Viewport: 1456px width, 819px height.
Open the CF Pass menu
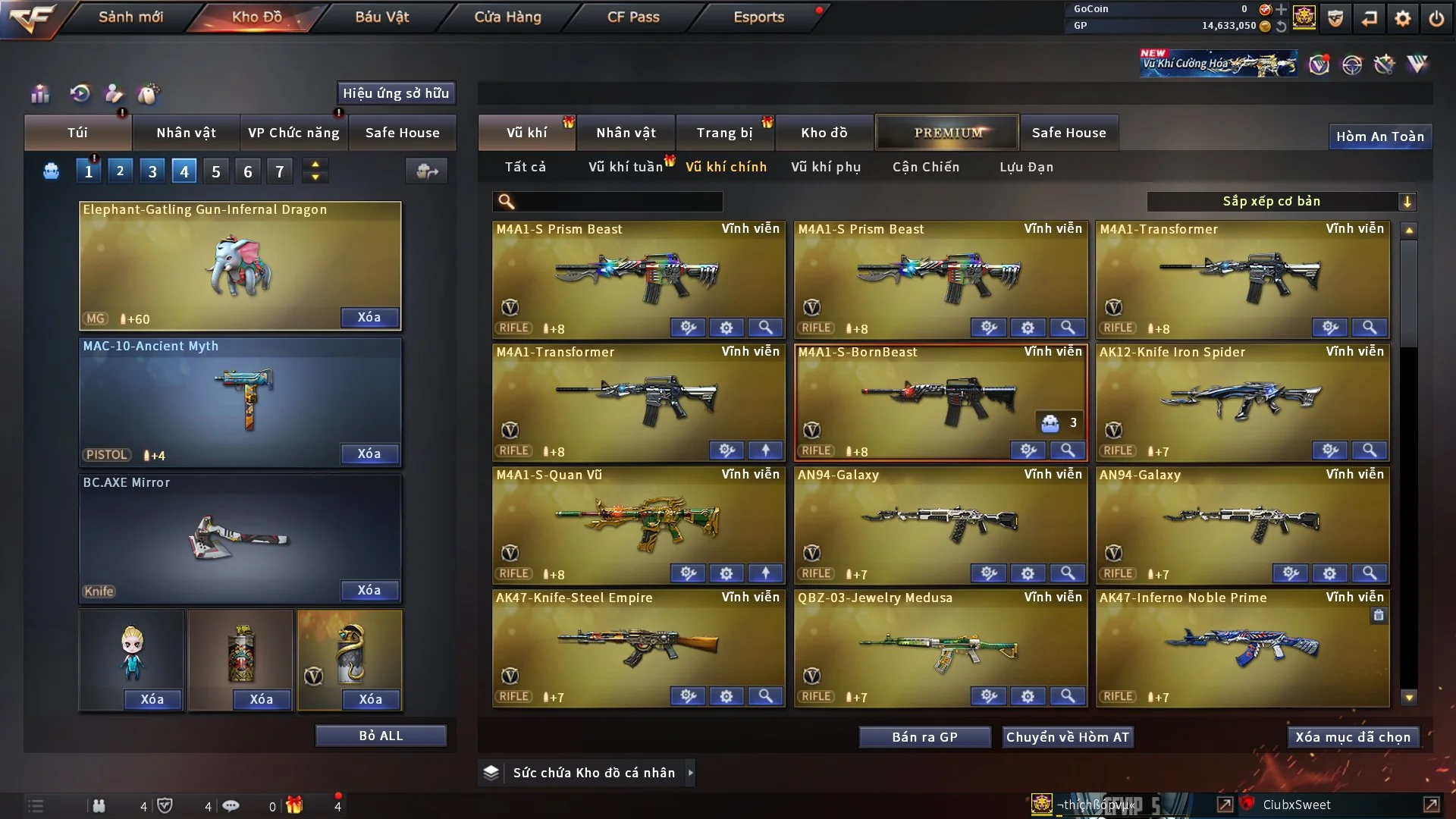pos(633,17)
